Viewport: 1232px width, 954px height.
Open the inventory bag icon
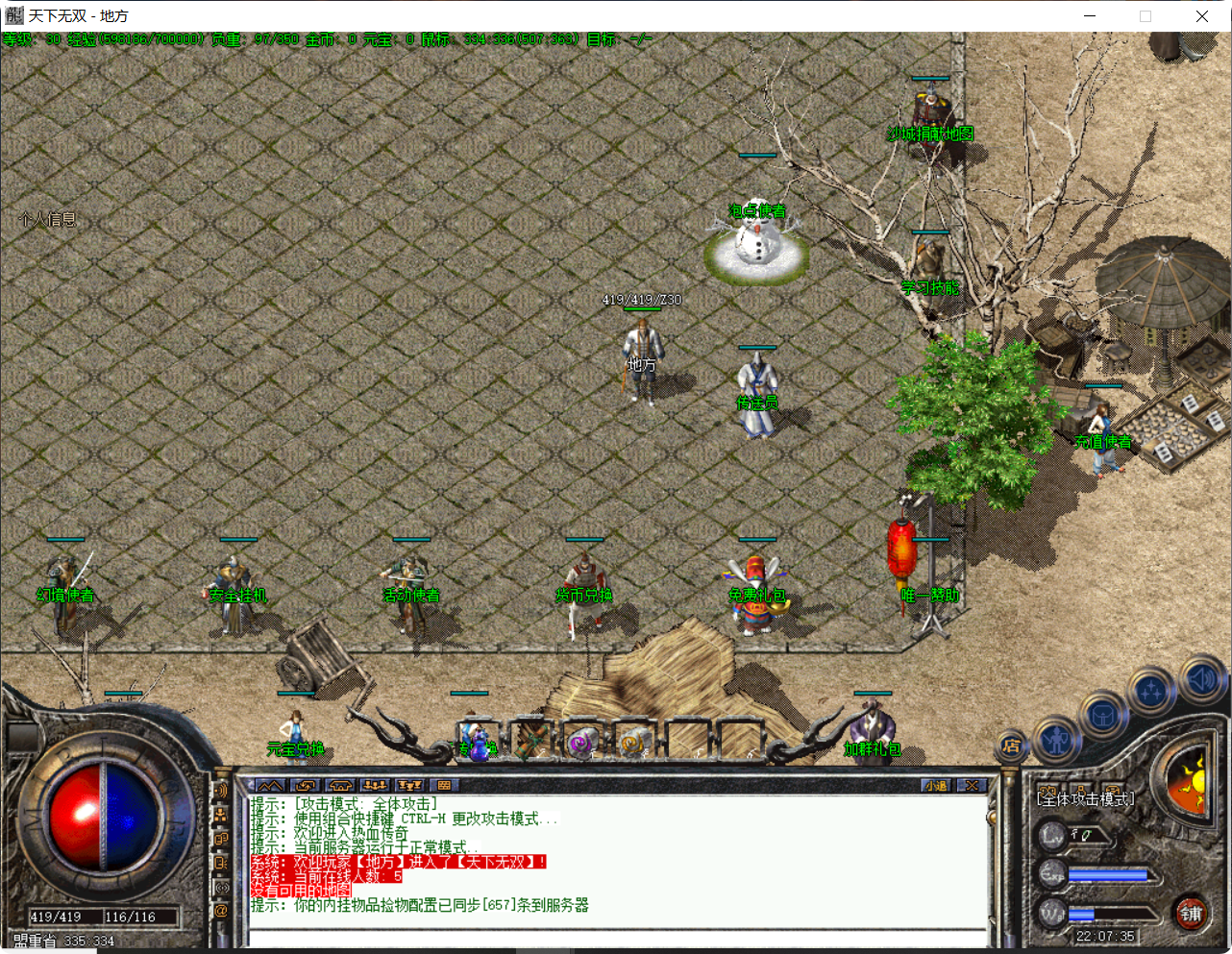coord(1103,715)
